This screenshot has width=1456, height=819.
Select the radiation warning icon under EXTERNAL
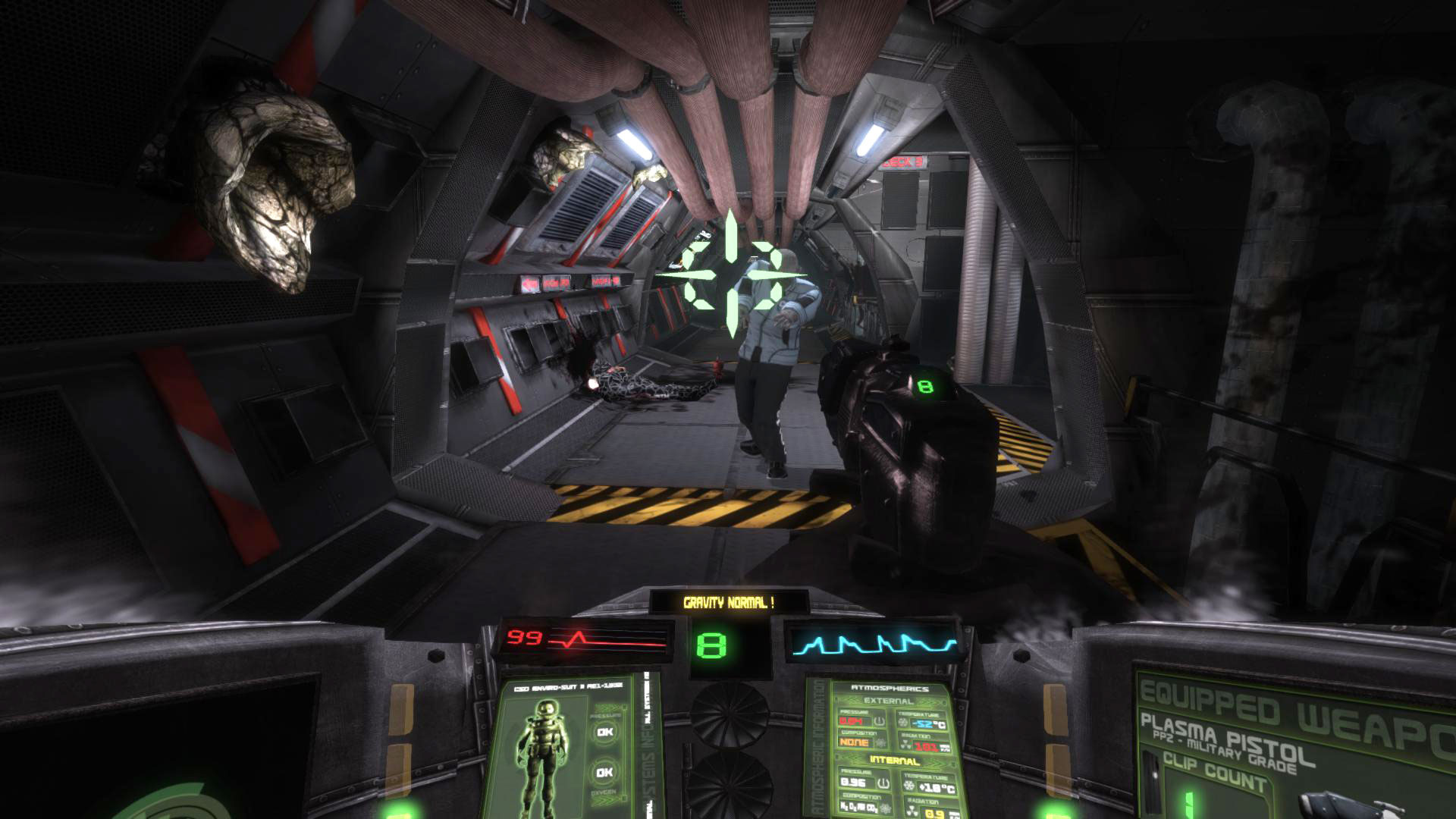[x=904, y=743]
